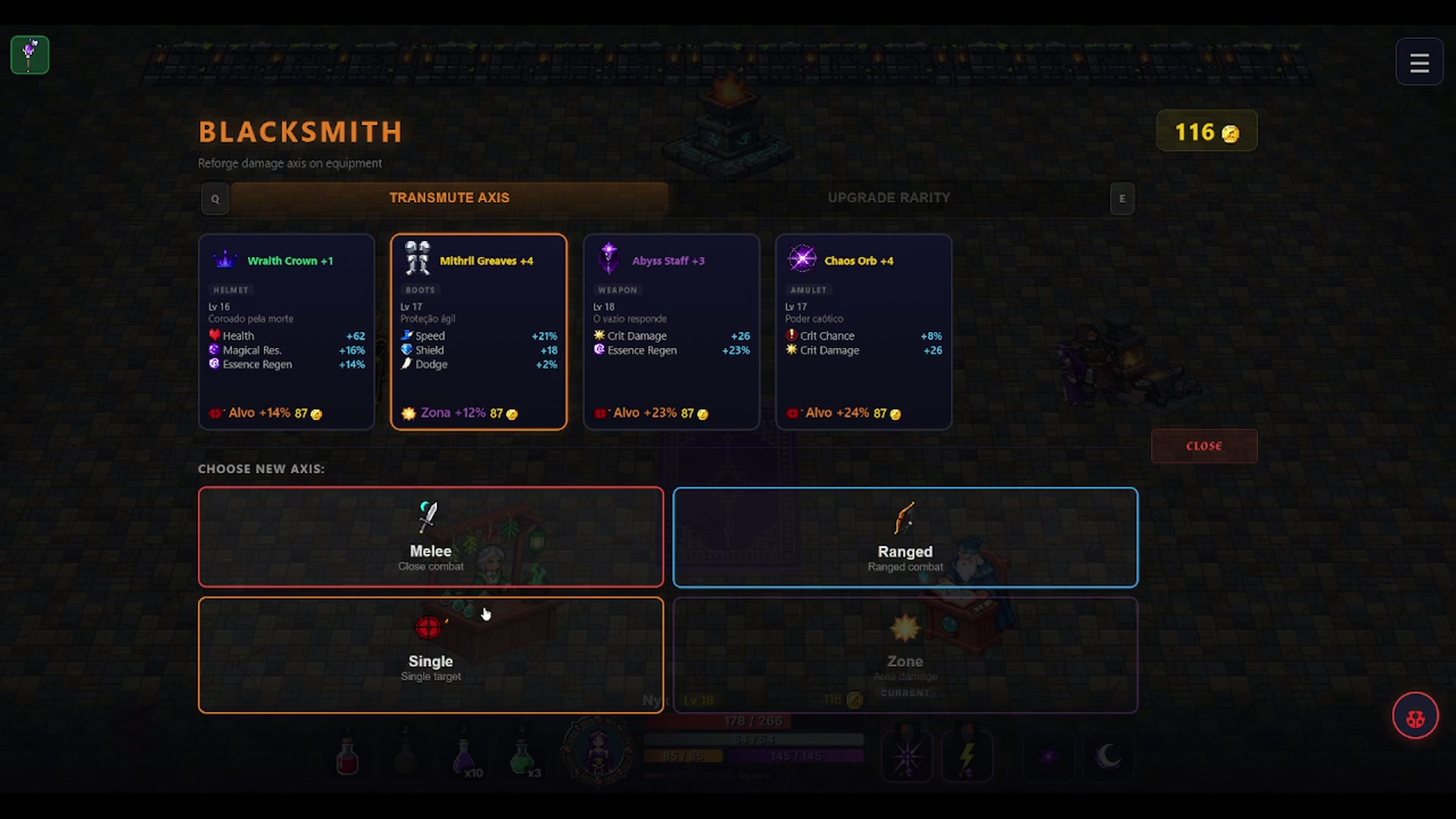Close the Blacksmith window
This screenshot has width=1456, height=819.
click(x=1203, y=446)
